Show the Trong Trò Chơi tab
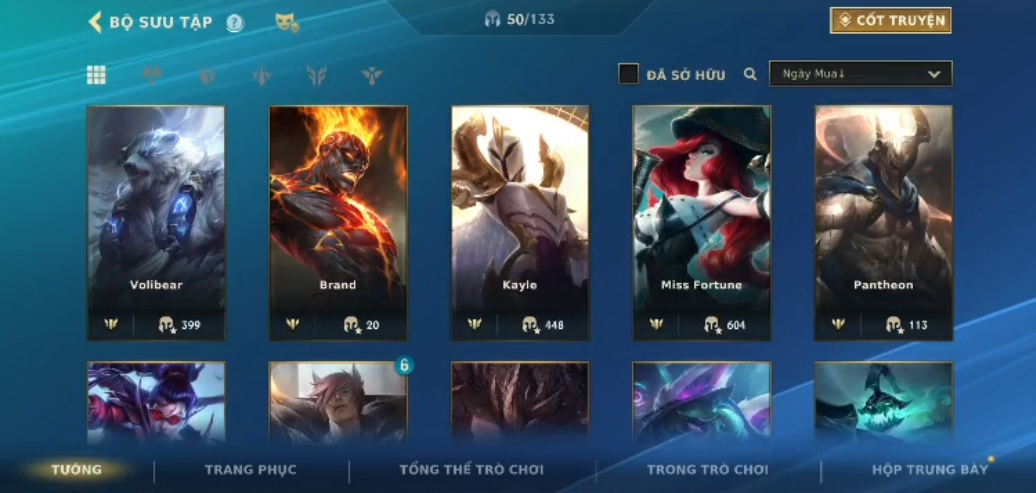 click(708, 470)
